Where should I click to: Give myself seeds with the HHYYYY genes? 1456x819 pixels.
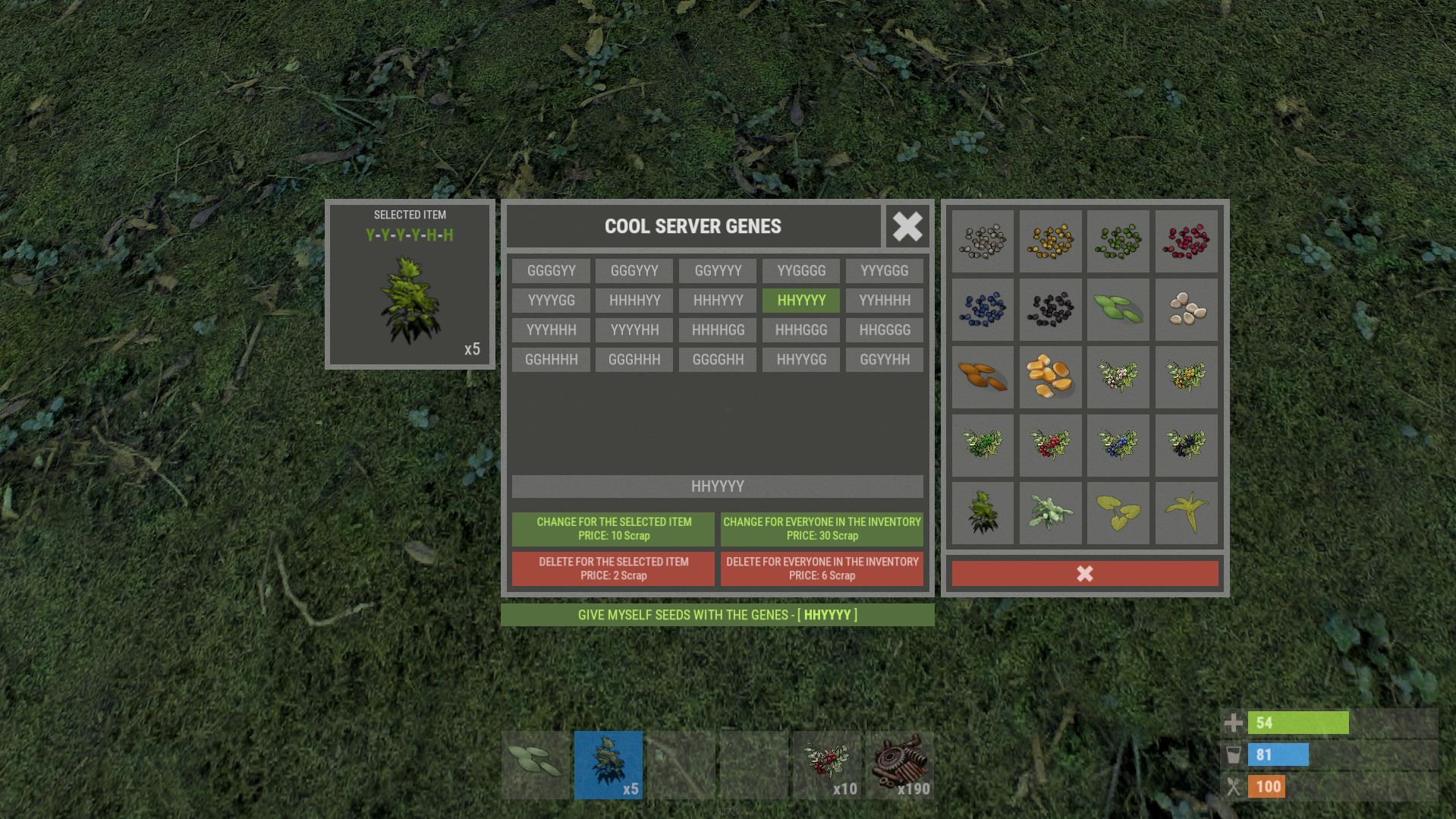tap(717, 615)
